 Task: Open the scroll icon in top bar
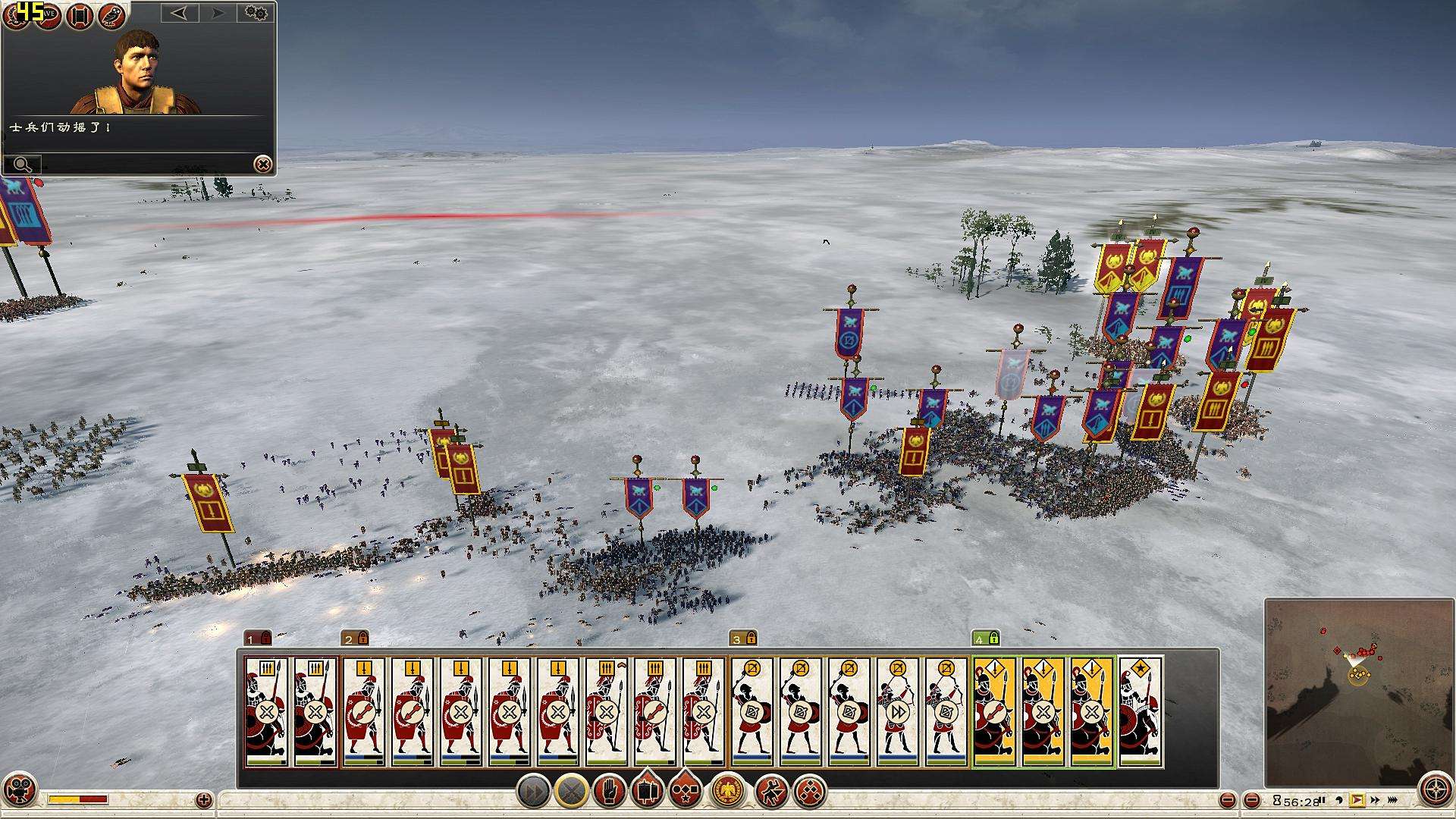coord(80,15)
